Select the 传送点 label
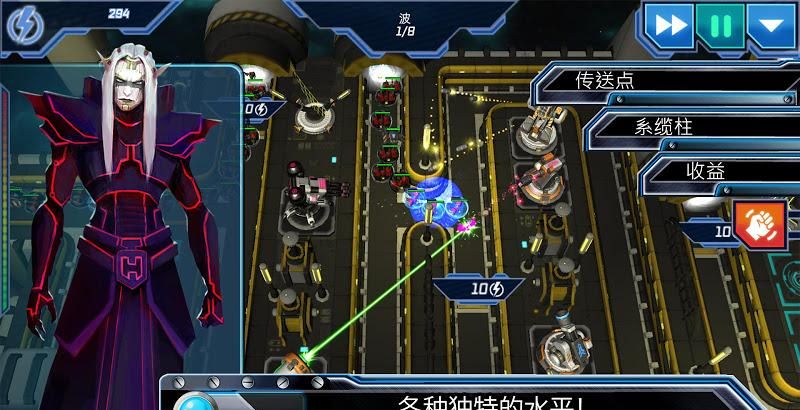The width and height of the screenshot is (800, 410). (x=606, y=80)
